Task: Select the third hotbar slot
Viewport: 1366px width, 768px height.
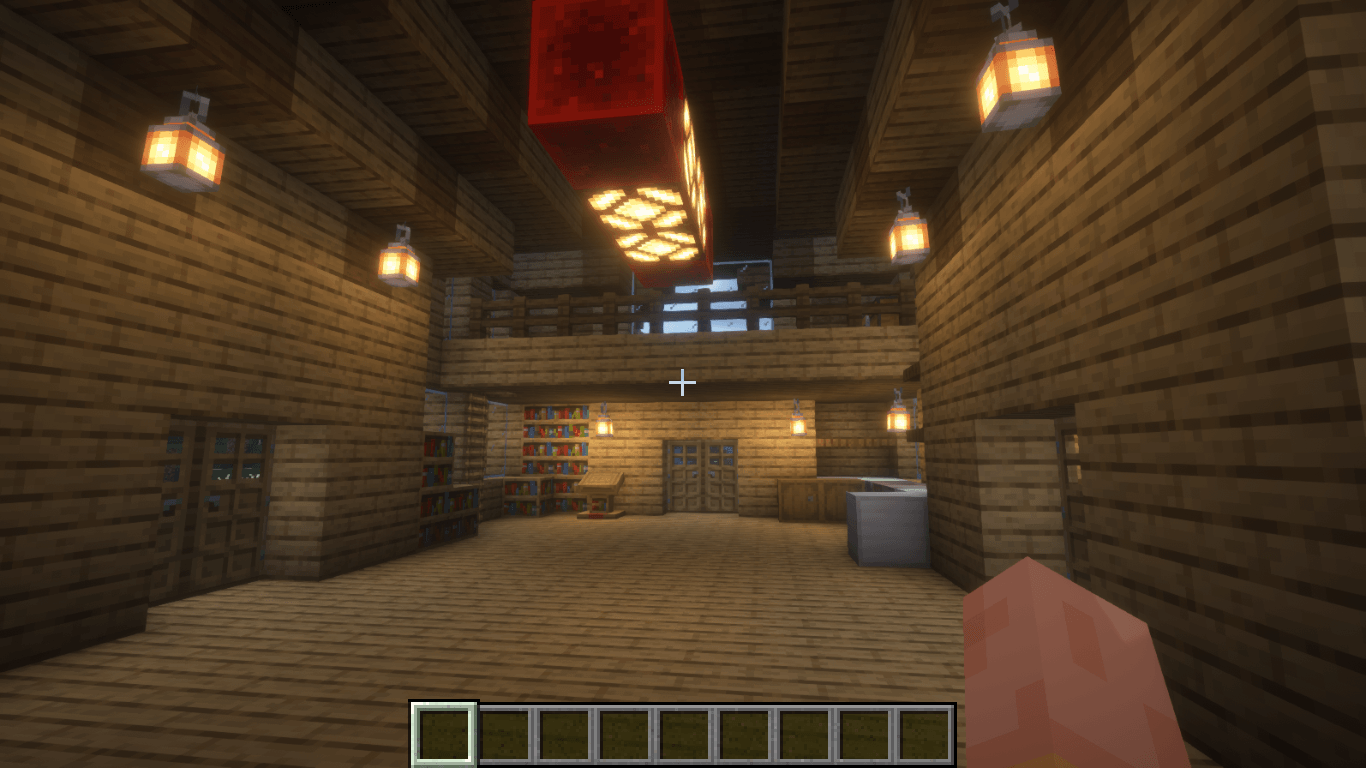Action: coord(564,732)
